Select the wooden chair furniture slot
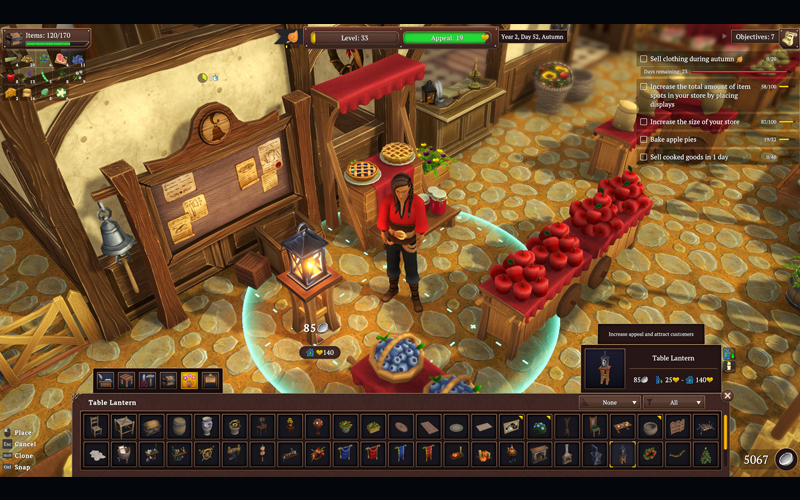The image size is (800, 500). point(96,427)
